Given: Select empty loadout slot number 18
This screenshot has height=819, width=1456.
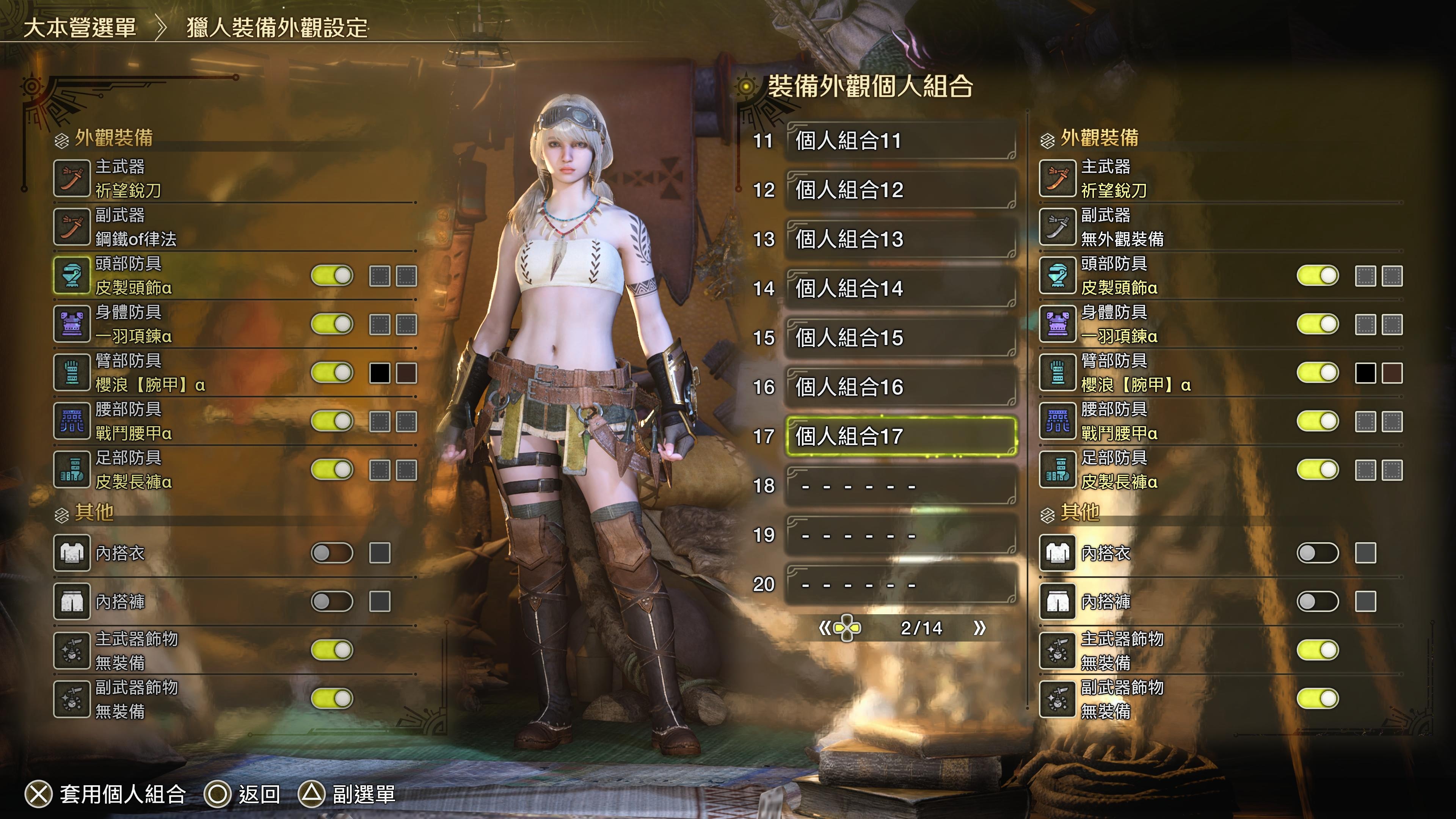Looking at the screenshot, I should pyautogui.click(x=901, y=485).
